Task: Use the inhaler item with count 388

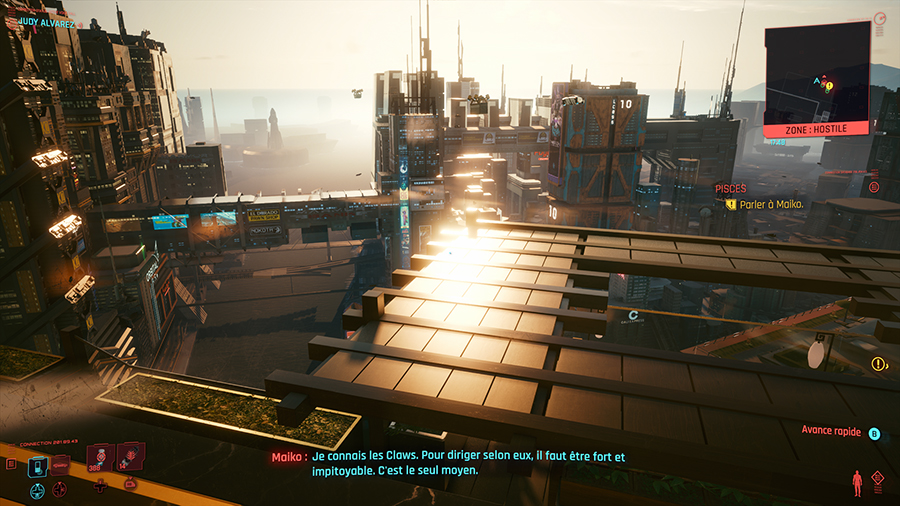Action: click(100, 458)
